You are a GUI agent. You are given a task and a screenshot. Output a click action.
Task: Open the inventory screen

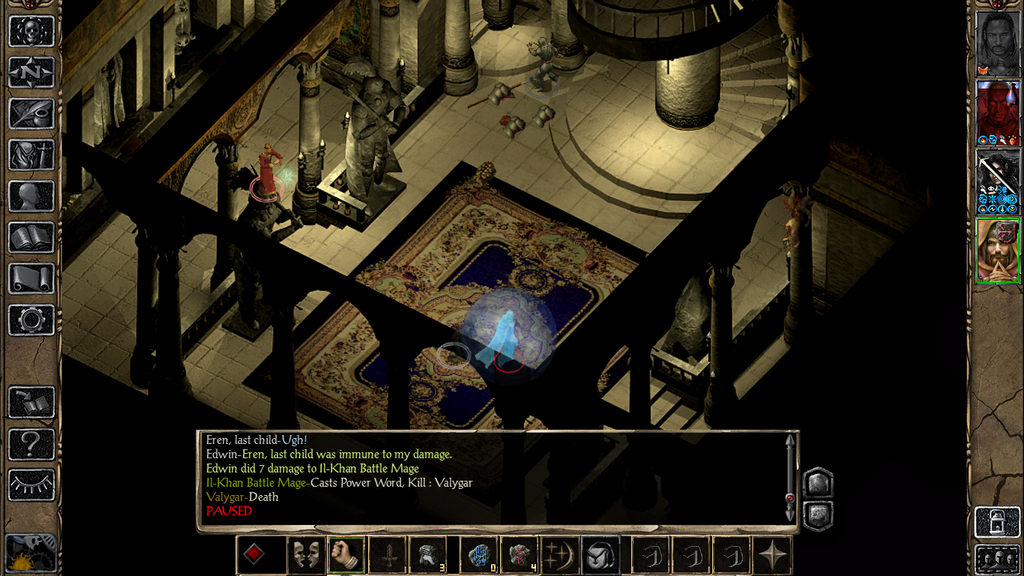point(31,155)
